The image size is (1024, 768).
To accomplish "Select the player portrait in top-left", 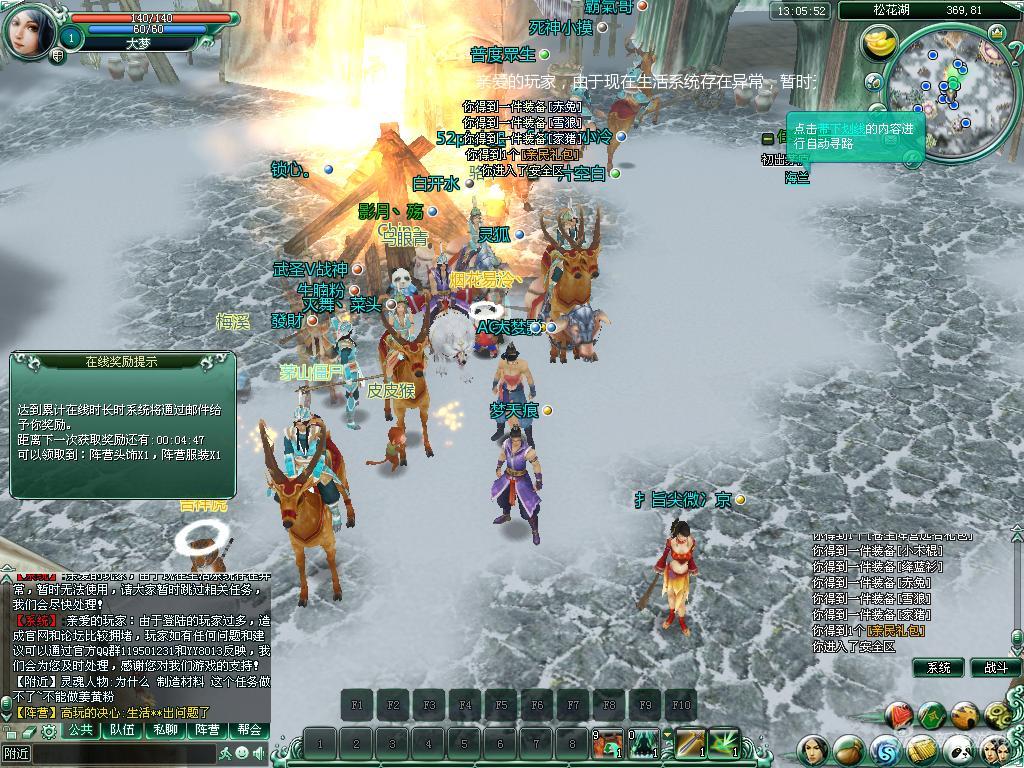I will pos(30,30).
